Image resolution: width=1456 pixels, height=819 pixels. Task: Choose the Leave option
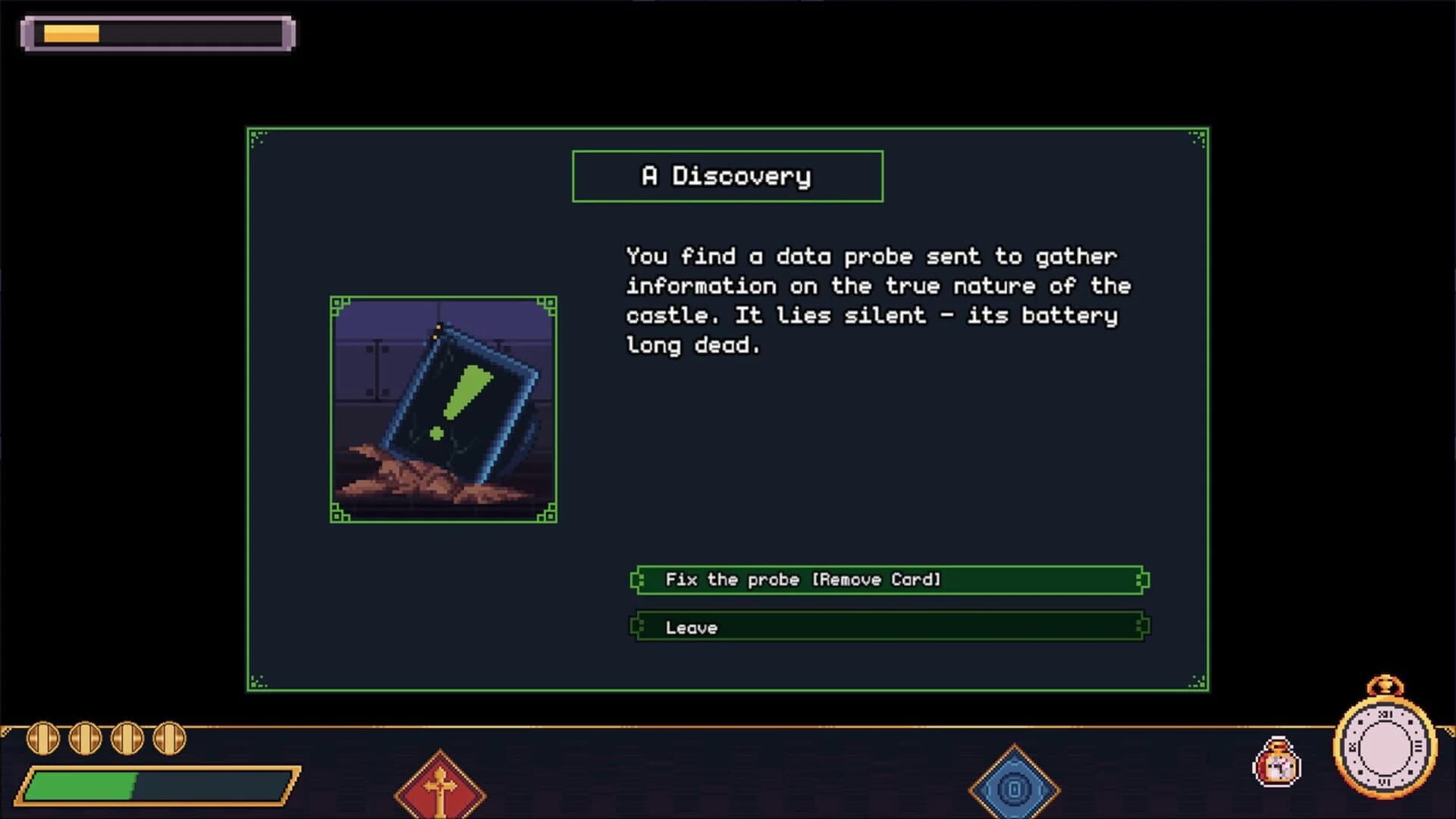coord(889,627)
